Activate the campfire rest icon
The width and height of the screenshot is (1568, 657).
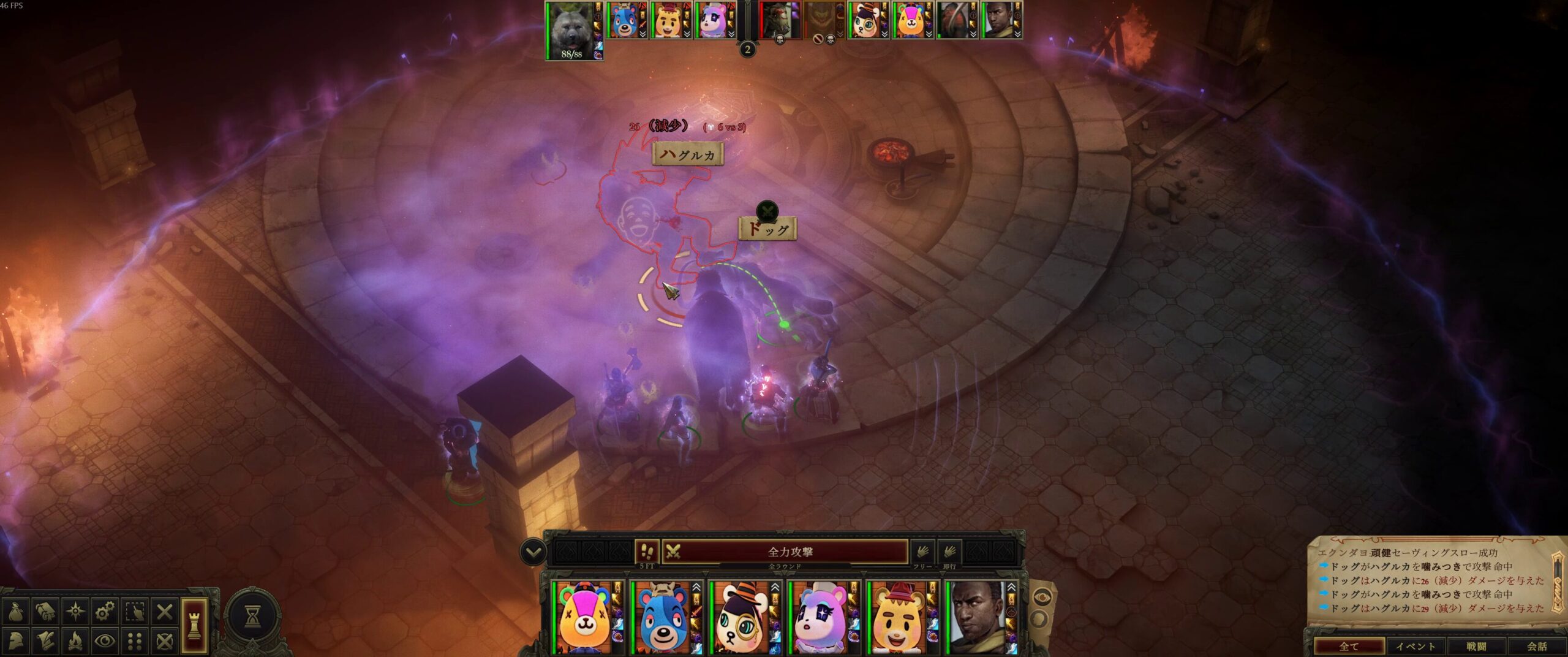75,640
